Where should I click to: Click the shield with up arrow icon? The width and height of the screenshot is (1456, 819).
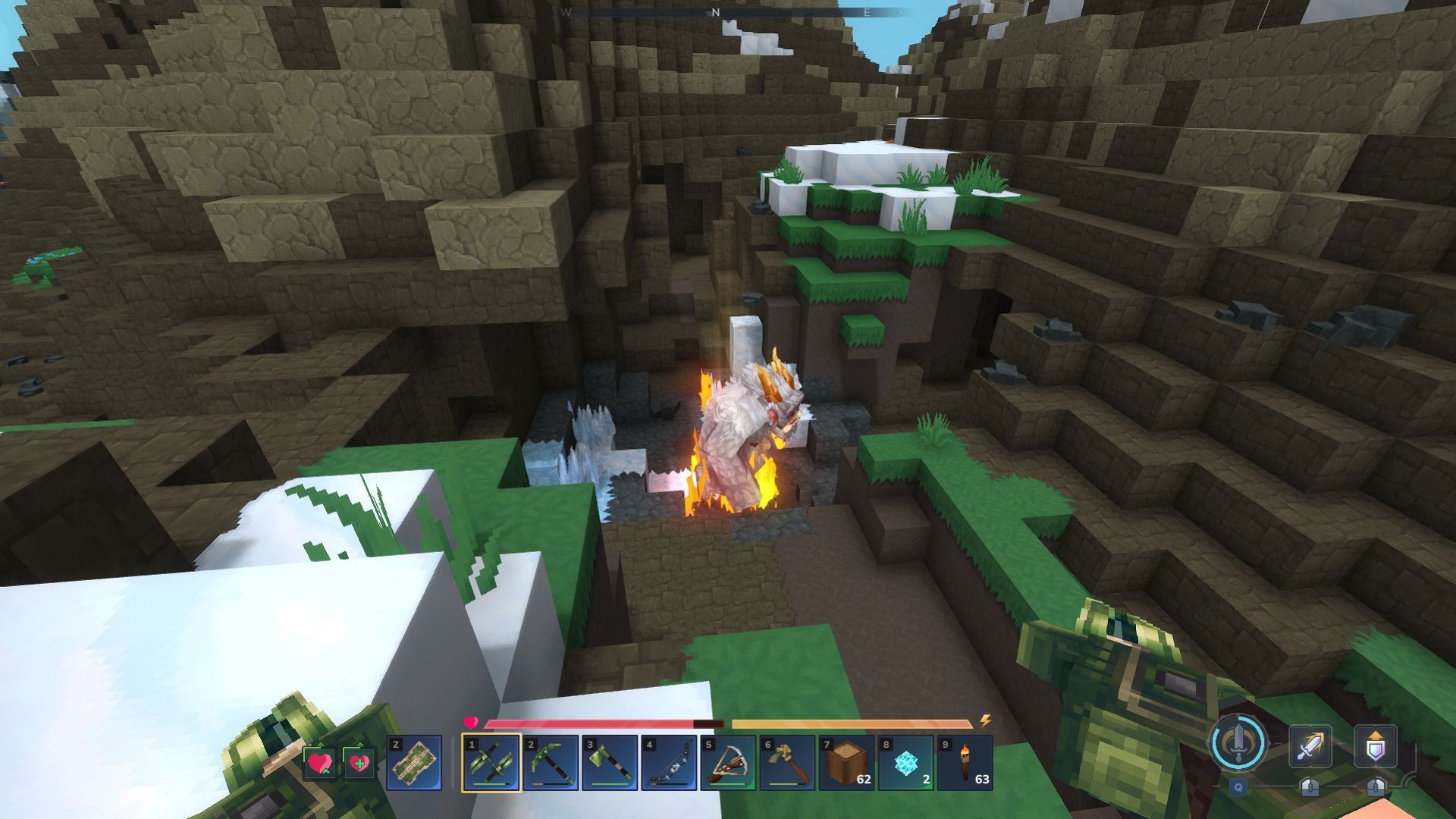click(x=1375, y=745)
